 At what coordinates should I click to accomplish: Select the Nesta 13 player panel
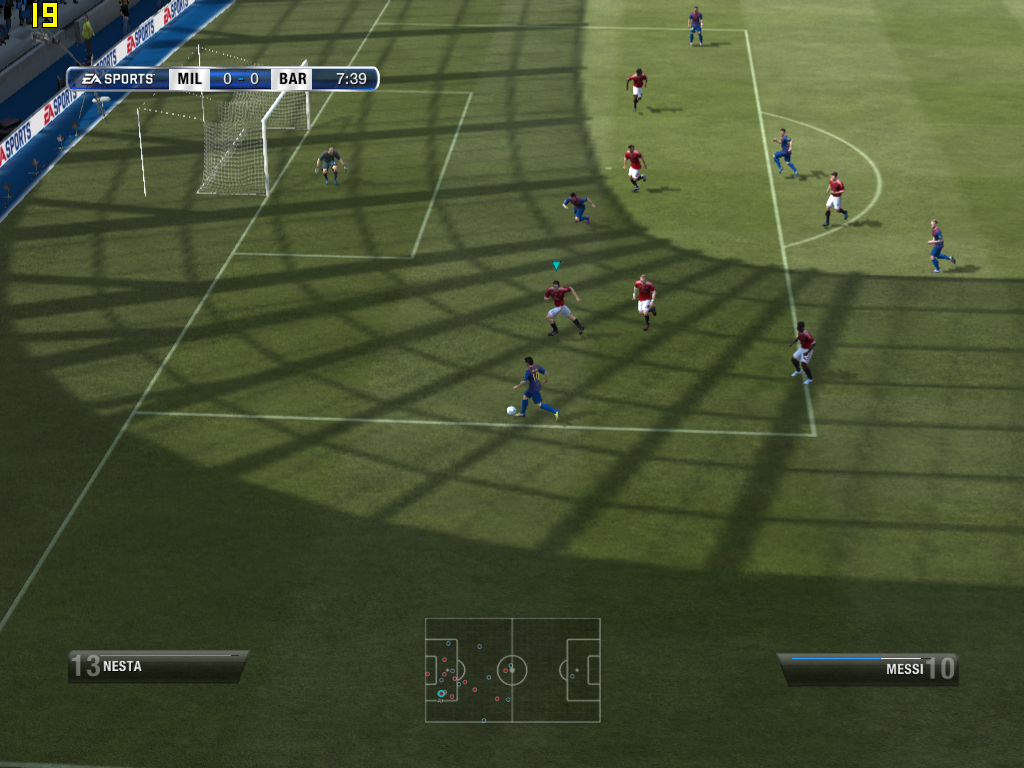[x=158, y=666]
